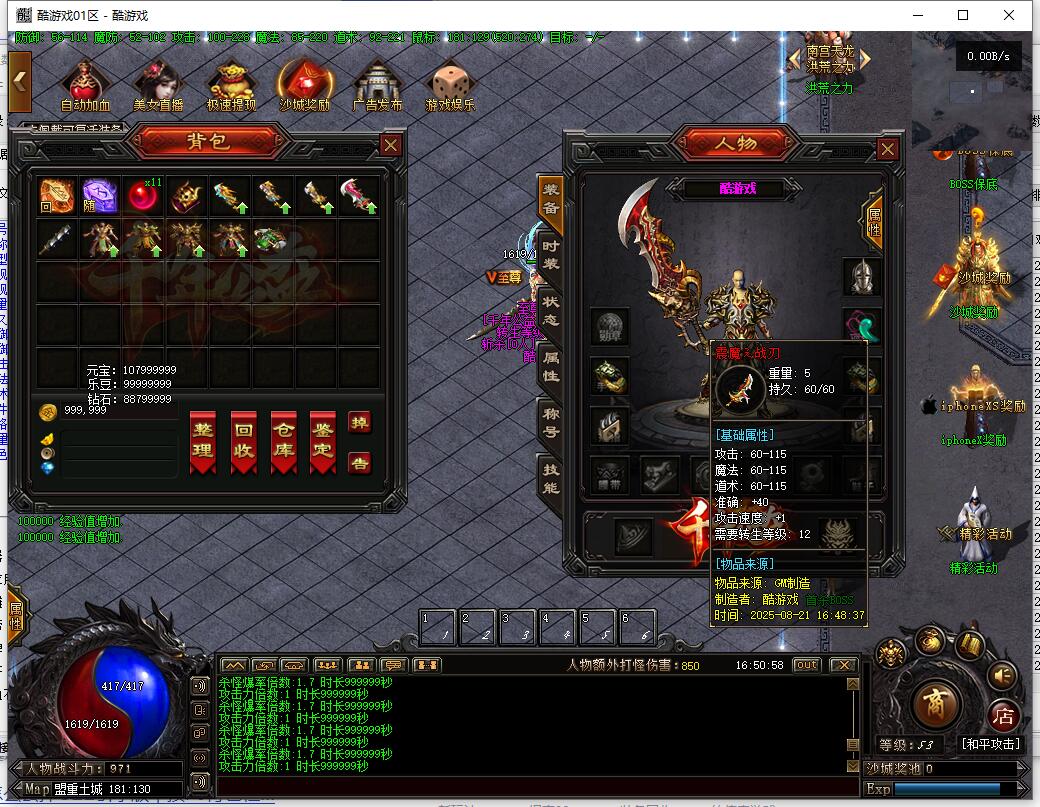The height and width of the screenshot is (807, 1040).
Task: Open the 美女直播 live stream icon
Action: click(158, 86)
